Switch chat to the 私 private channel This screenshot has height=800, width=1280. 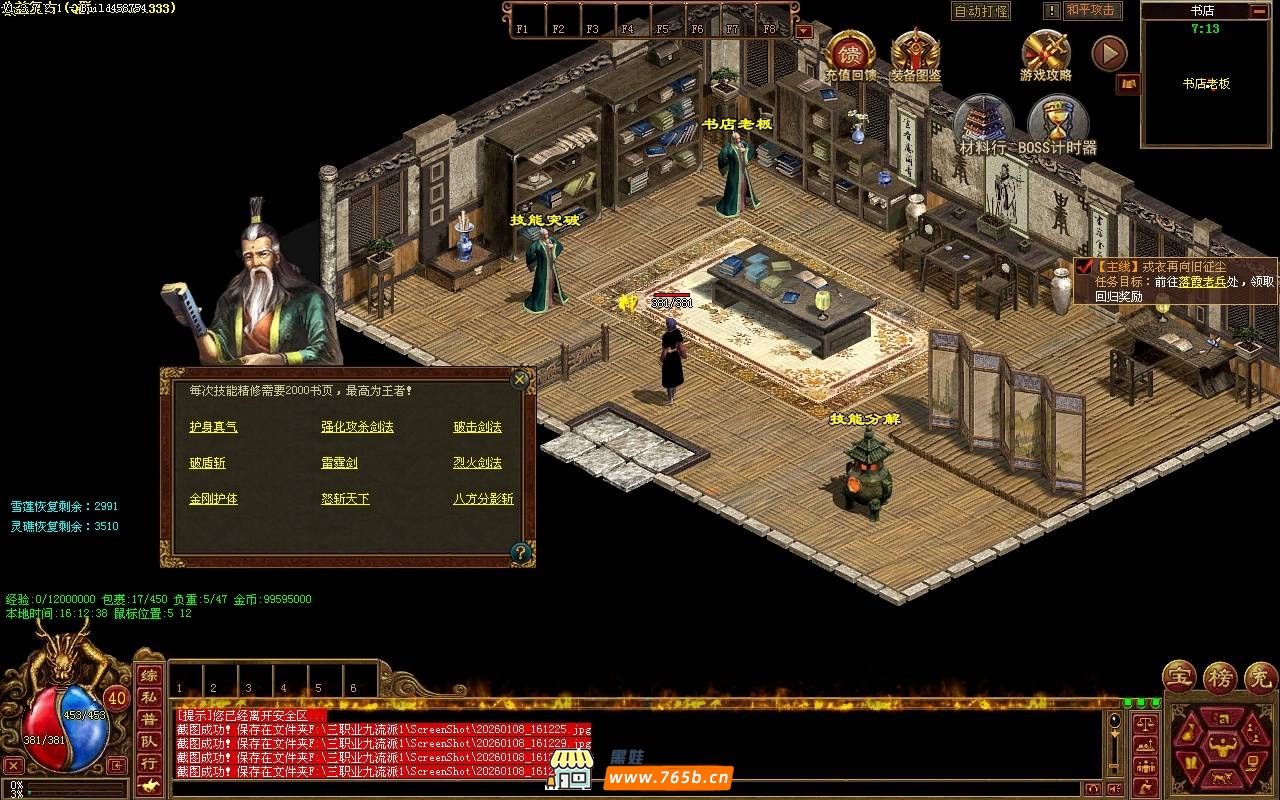point(148,698)
